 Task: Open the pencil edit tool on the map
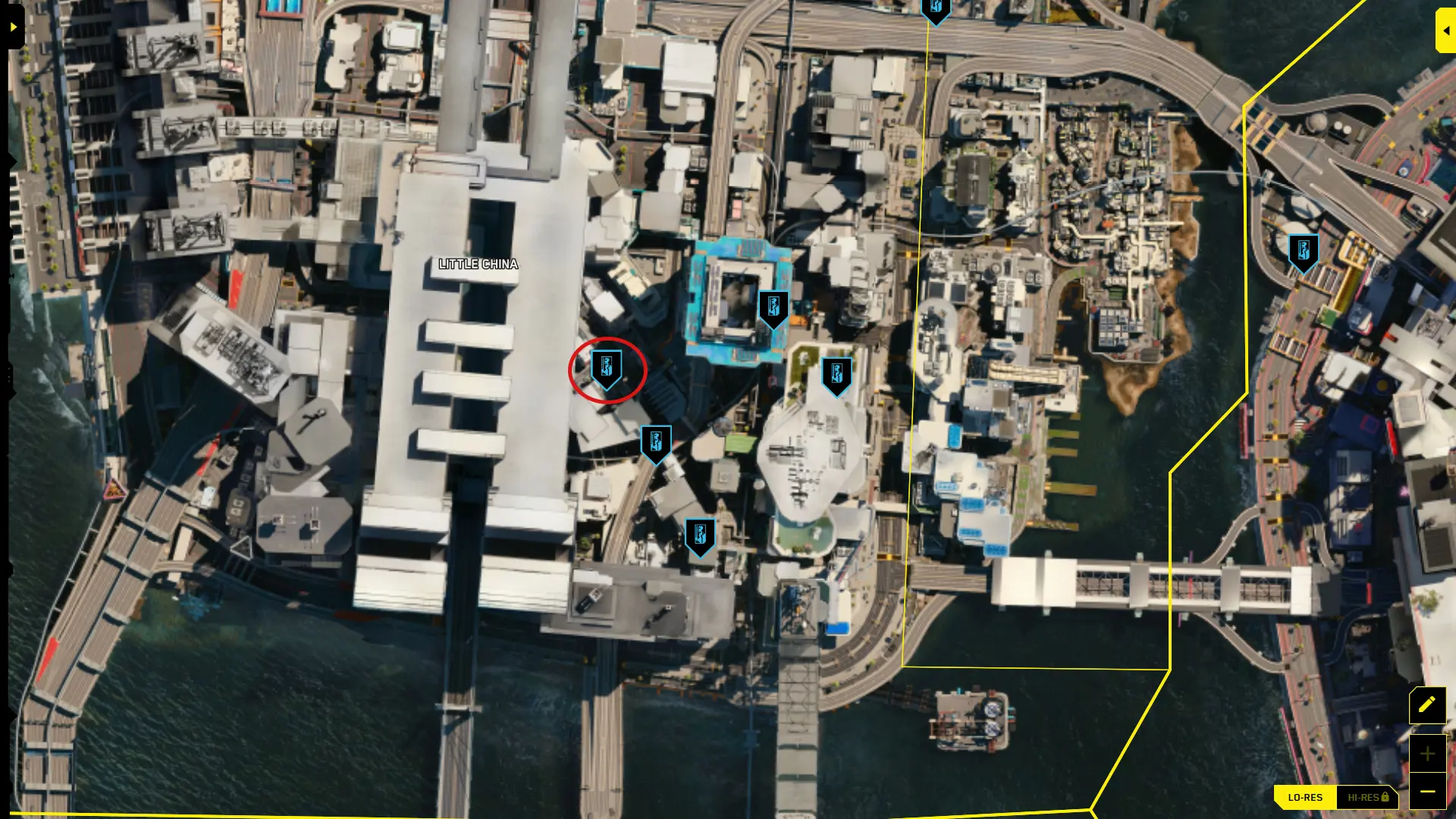coord(1426,704)
